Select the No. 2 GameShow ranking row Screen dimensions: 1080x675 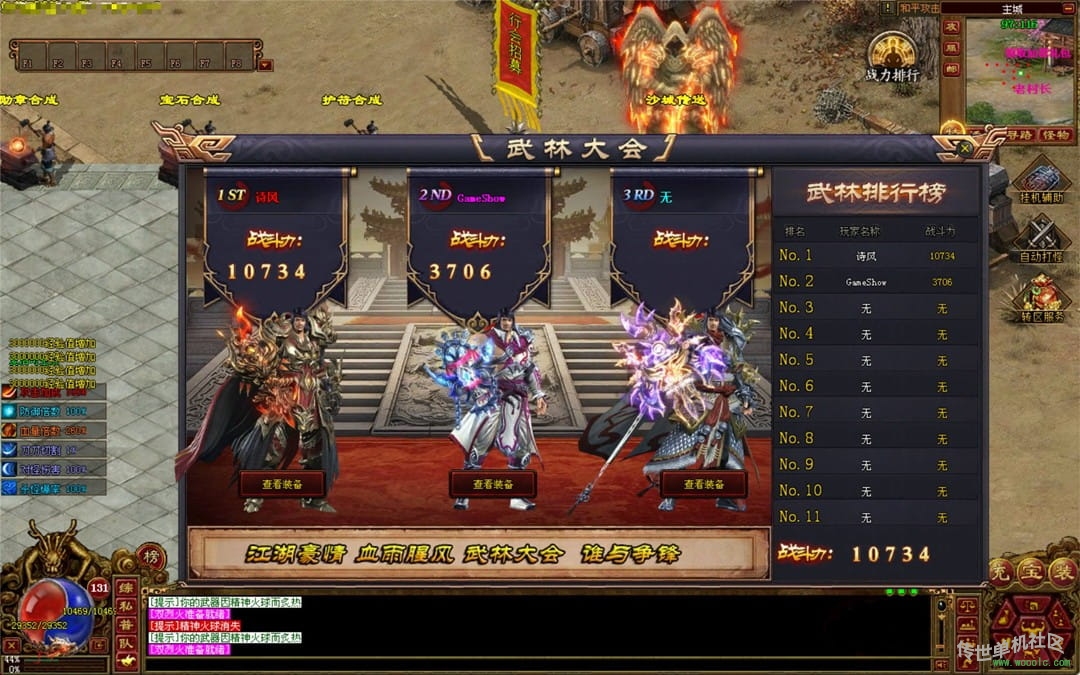point(875,282)
